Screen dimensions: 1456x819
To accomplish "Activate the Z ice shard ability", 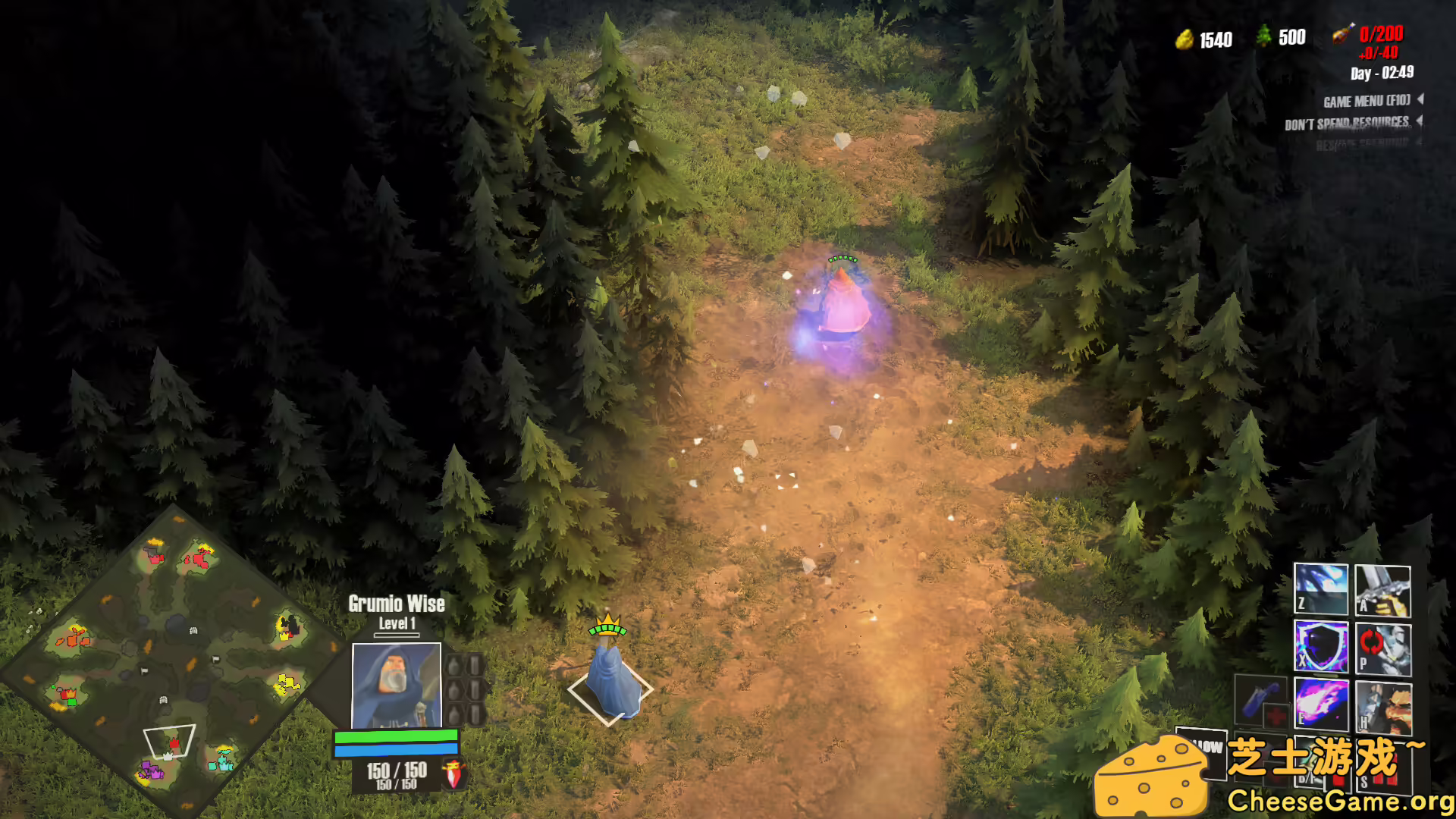I will (1320, 589).
